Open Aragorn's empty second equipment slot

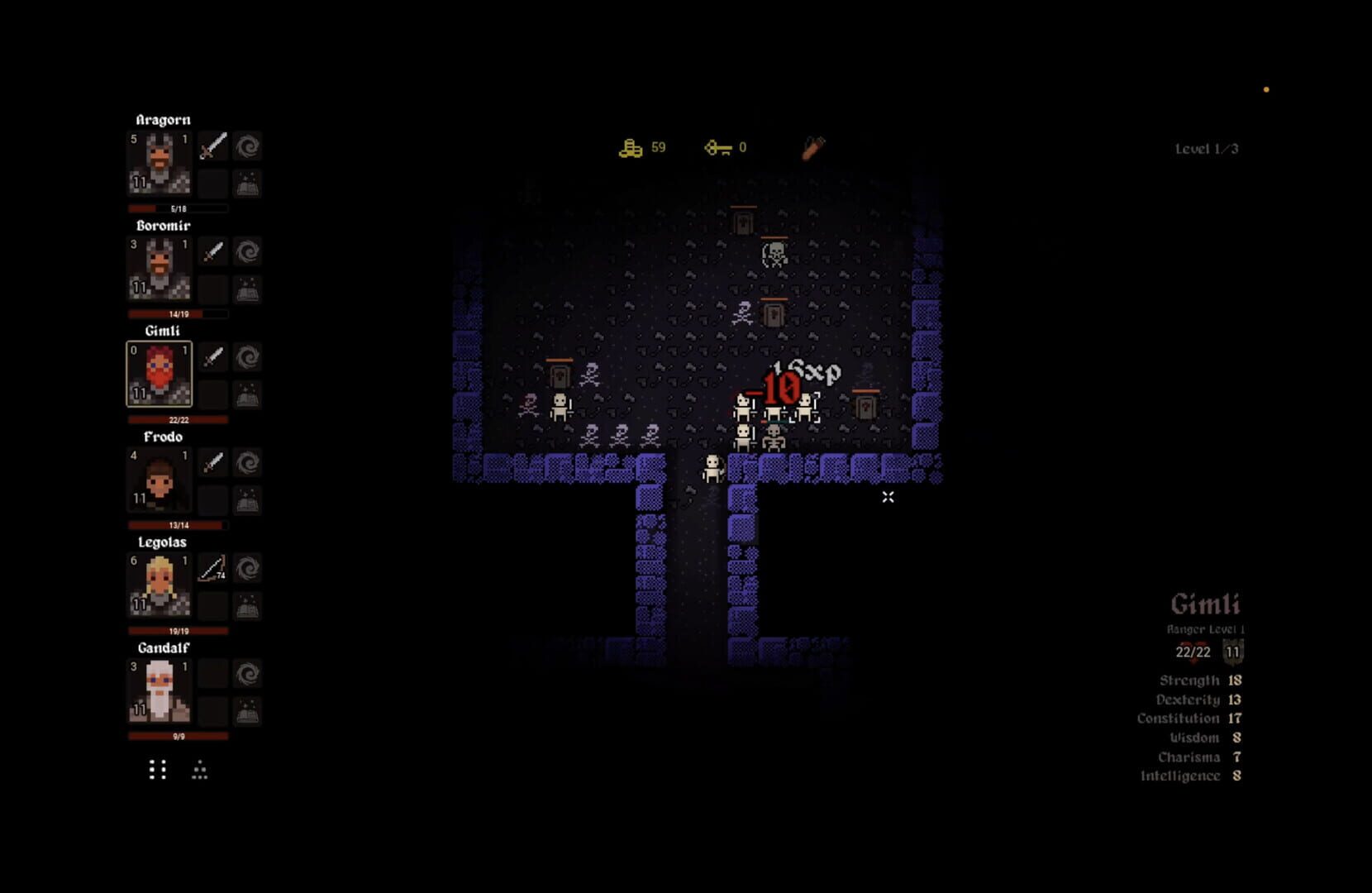[x=212, y=184]
